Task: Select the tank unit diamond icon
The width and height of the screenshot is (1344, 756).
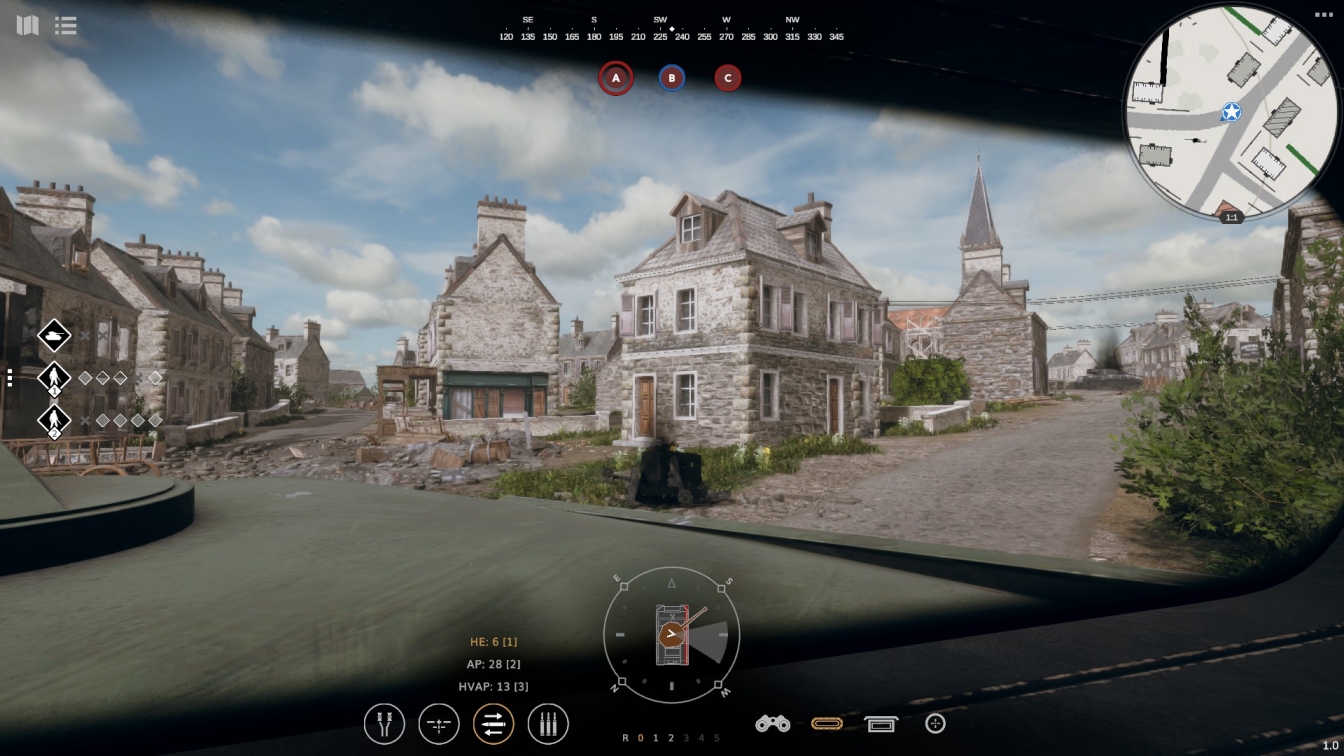Action: point(54,337)
